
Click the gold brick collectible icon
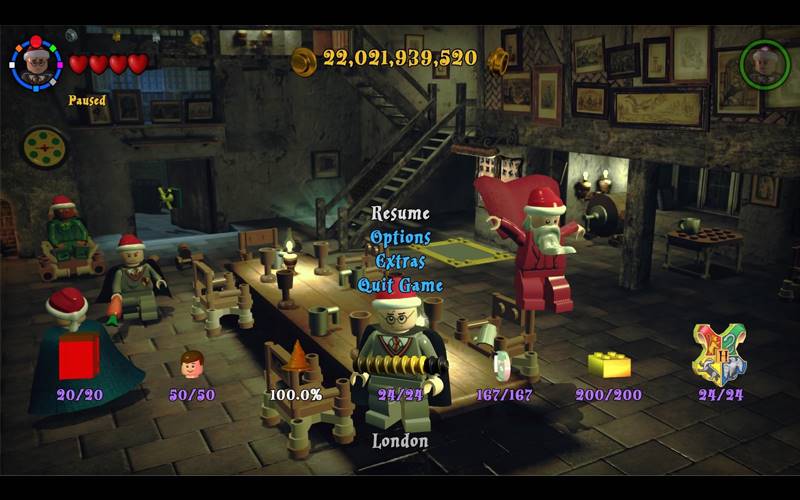(x=609, y=364)
